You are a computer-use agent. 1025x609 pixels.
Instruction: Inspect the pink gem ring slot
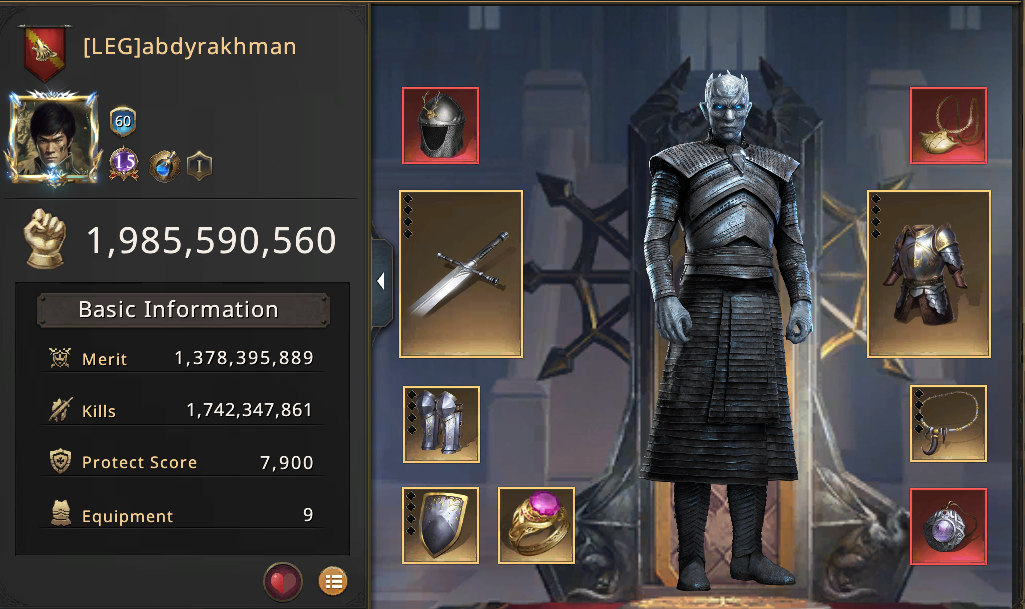coord(536,525)
